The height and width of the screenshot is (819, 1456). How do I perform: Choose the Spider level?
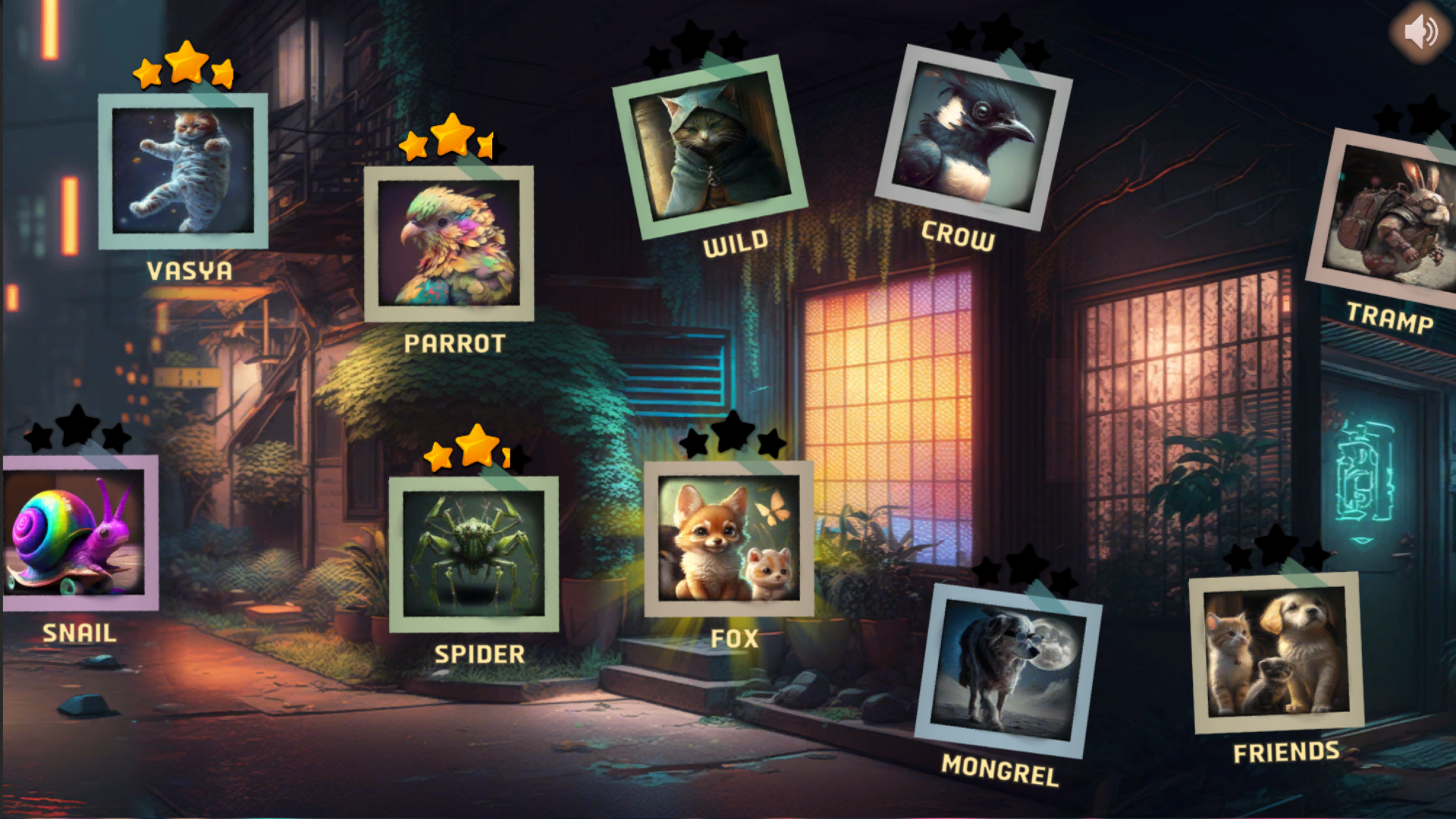(x=474, y=554)
